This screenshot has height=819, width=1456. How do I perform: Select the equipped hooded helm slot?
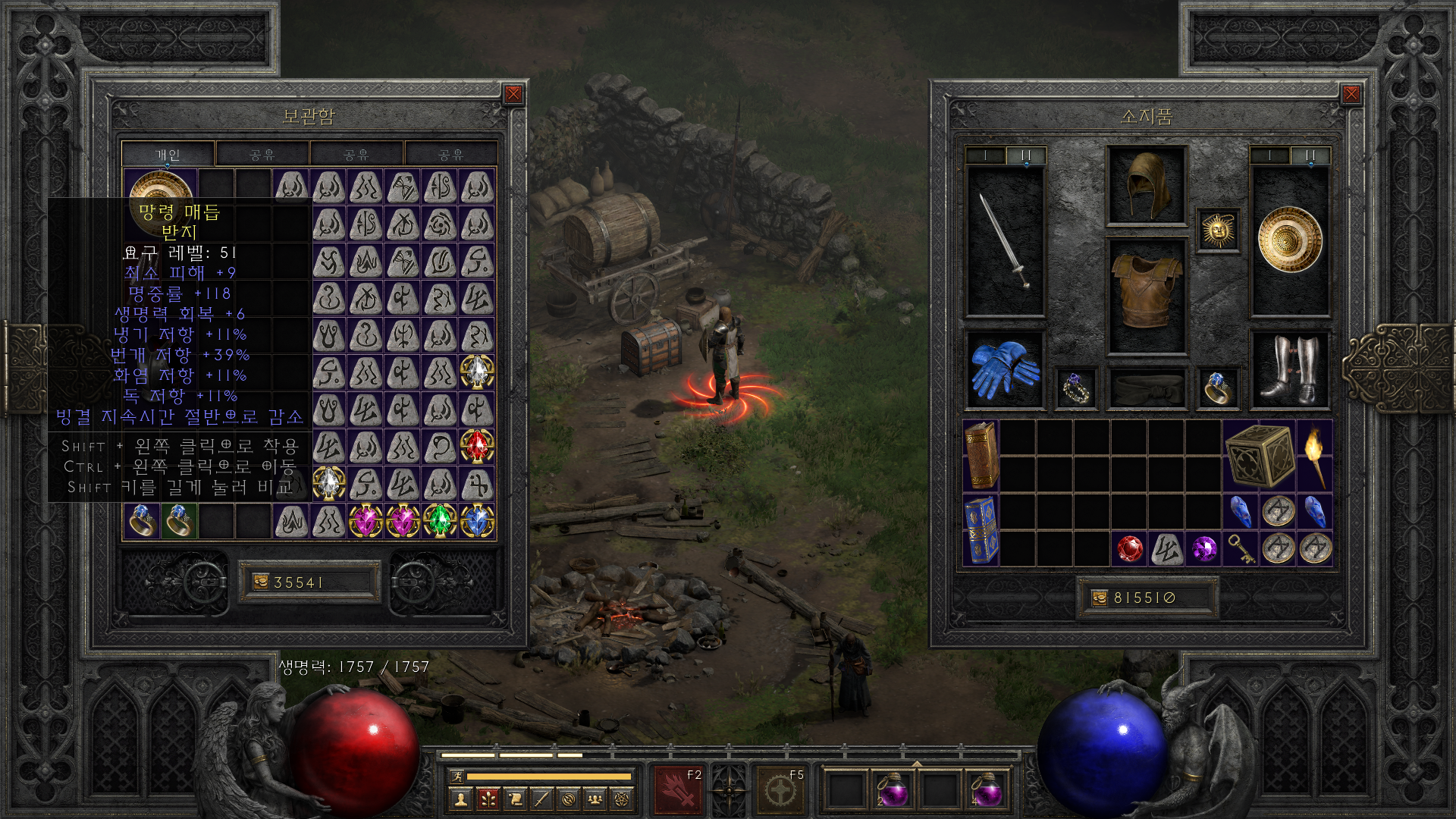(1146, 185)
